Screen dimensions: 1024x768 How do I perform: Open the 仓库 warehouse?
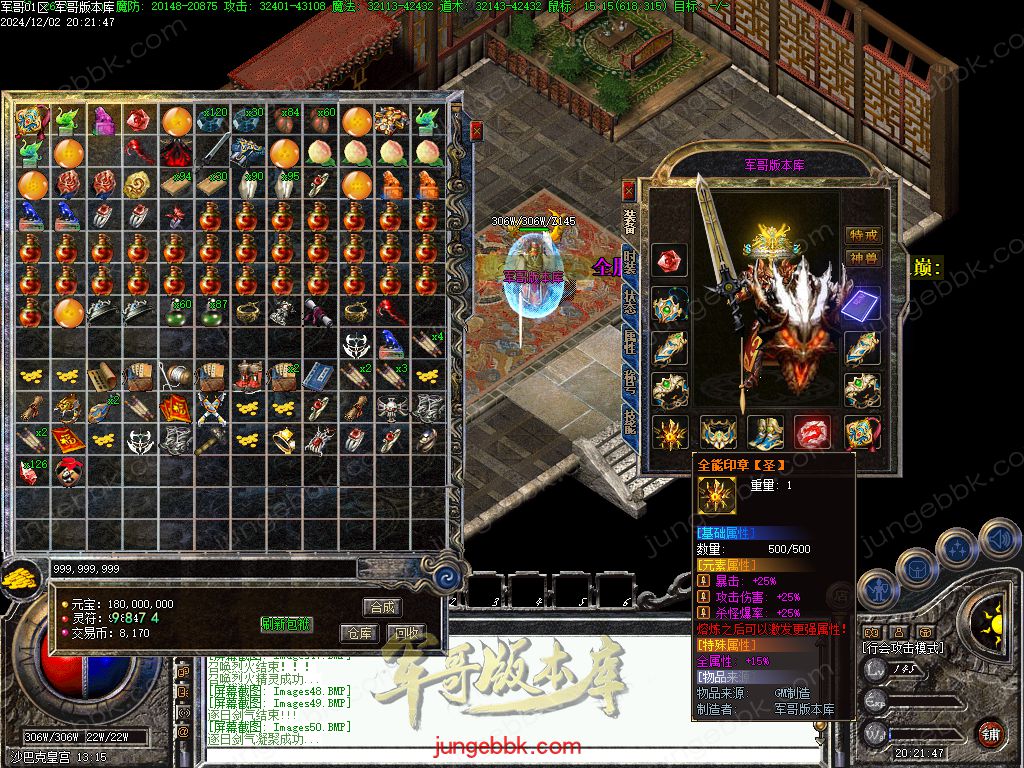pyautogui.click(x=358, y=633)
